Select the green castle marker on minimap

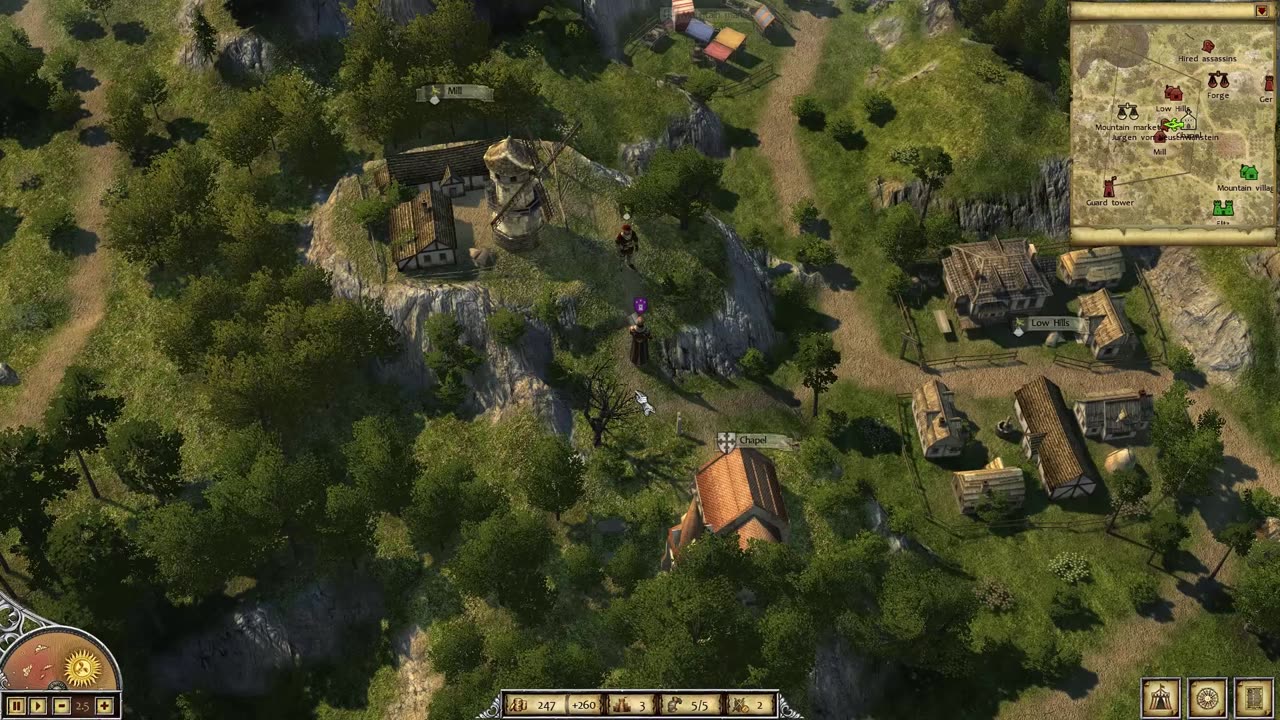tap(1222, 208)
